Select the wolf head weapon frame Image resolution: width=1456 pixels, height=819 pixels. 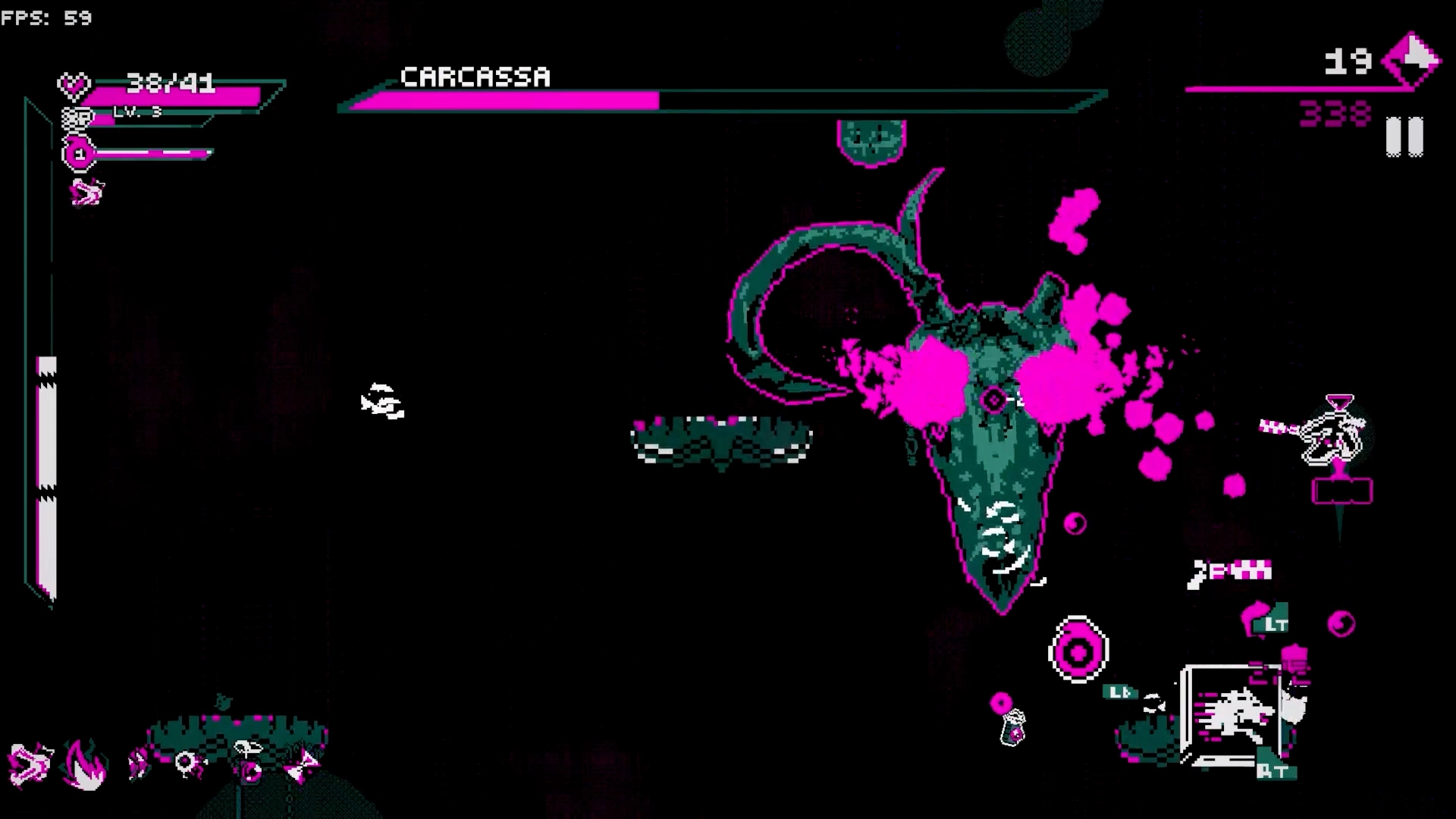[1229, 713]
